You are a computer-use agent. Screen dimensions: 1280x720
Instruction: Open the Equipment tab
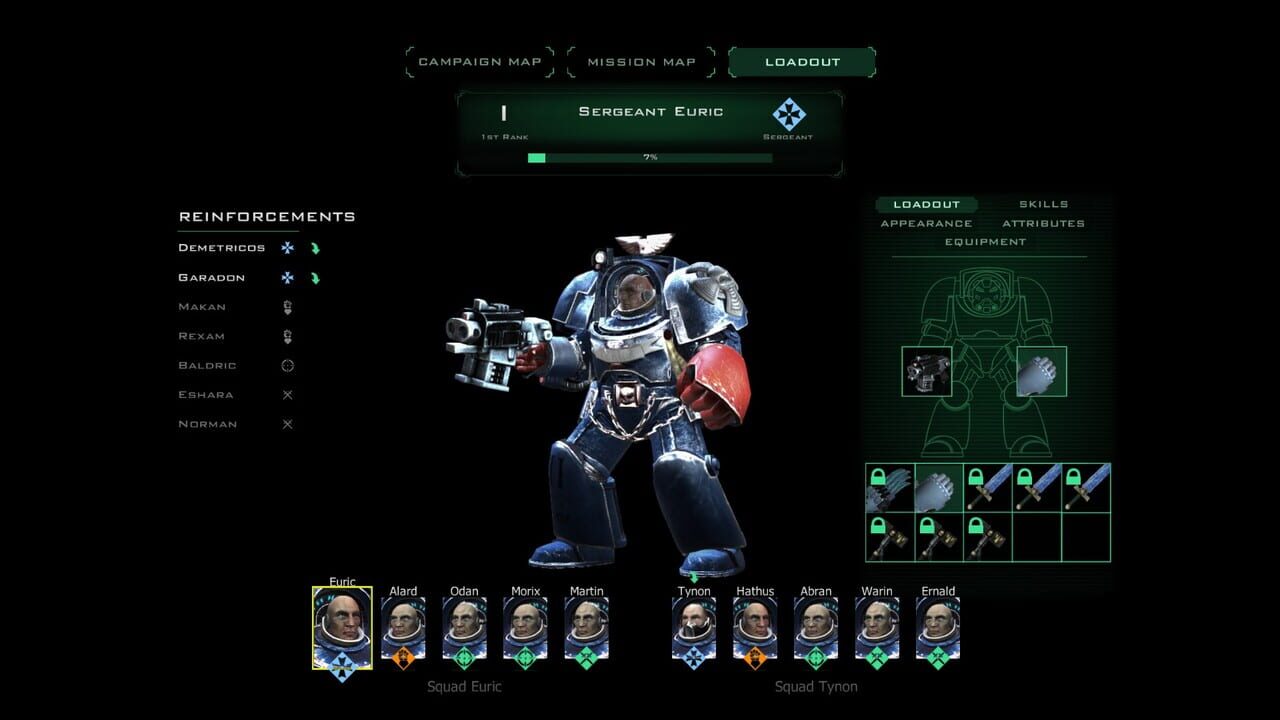(986, 242)
